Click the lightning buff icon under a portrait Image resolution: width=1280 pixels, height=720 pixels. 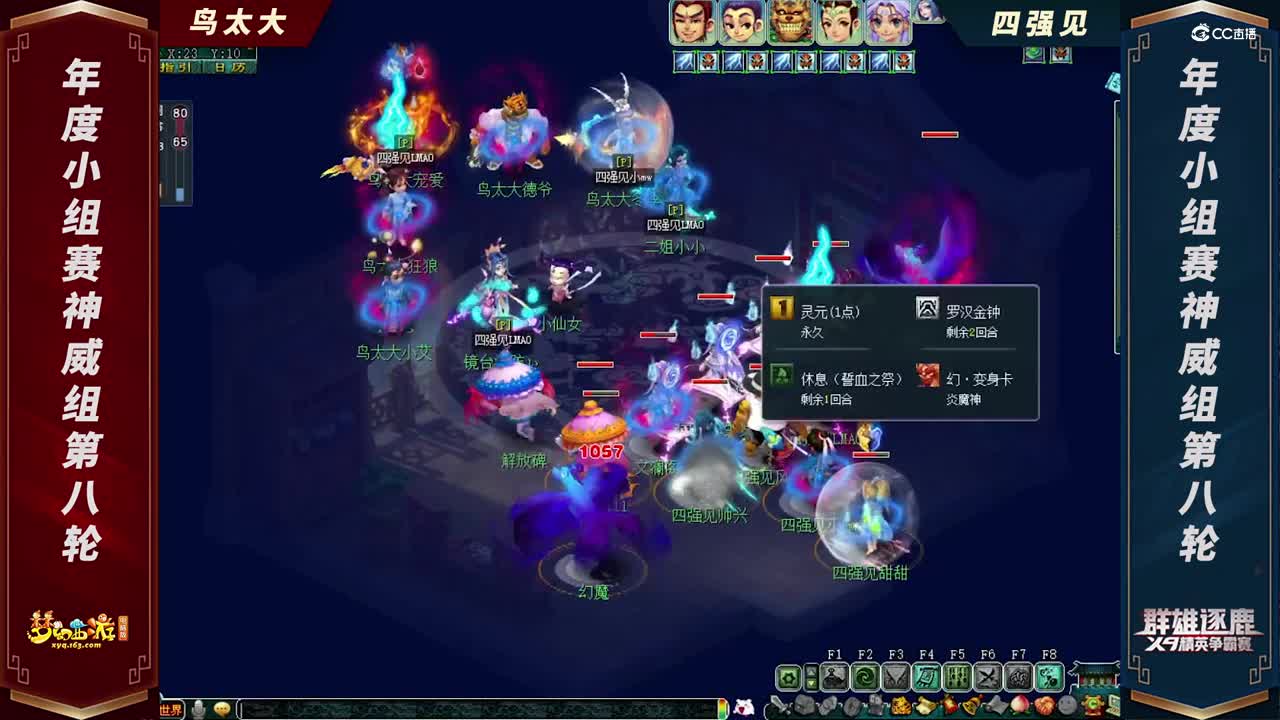(683, 62)
